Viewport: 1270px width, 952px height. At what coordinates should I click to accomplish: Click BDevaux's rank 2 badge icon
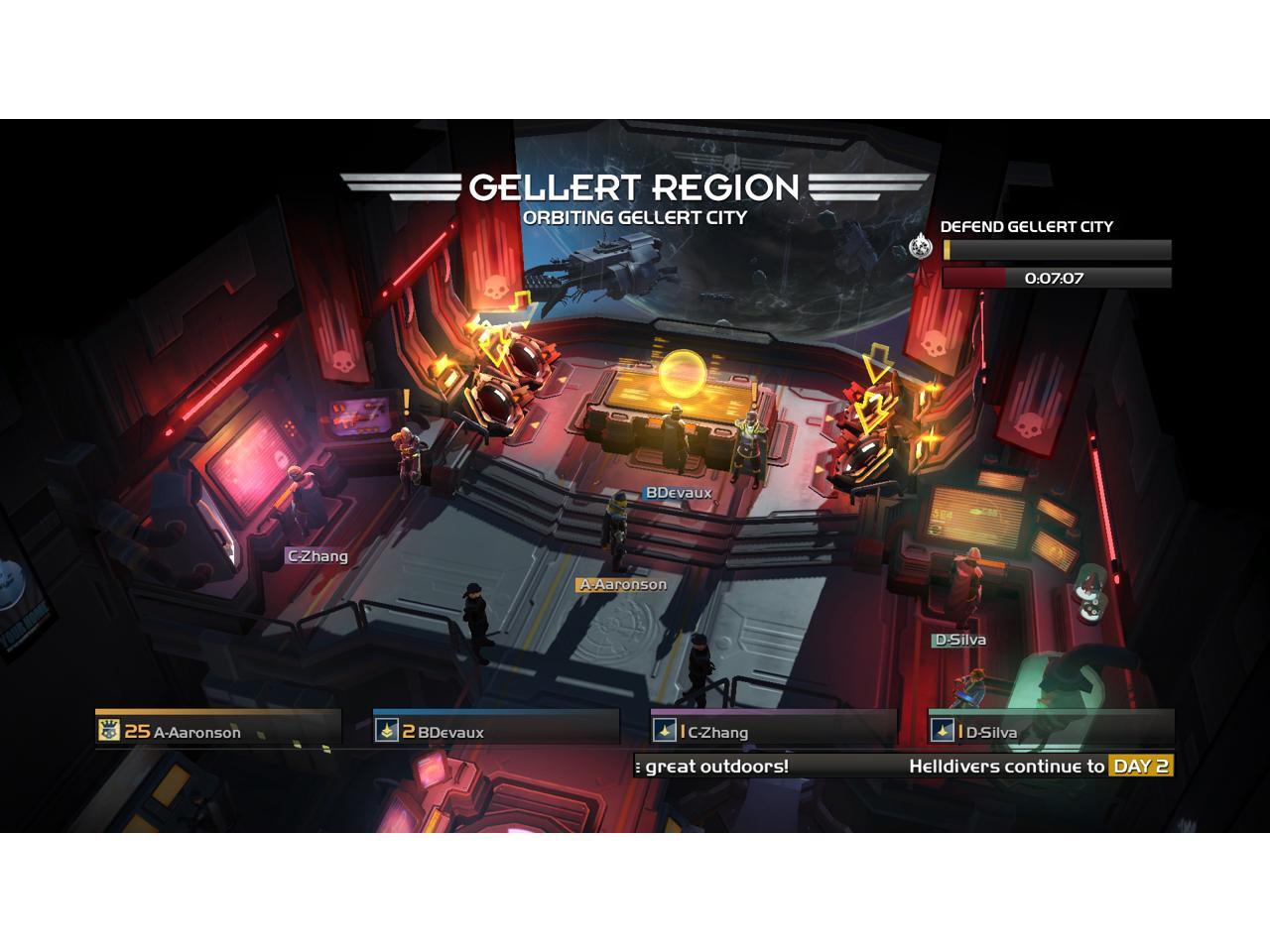(386, 731)
